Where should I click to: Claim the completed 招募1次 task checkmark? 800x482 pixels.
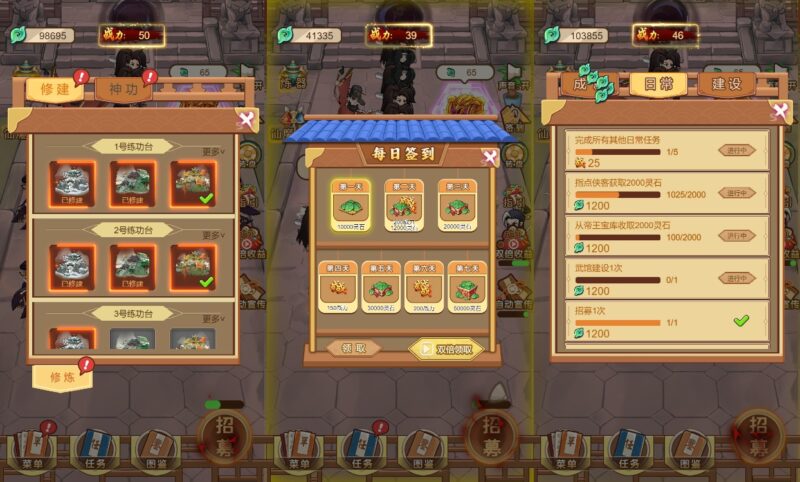click(x=740, y=321)
